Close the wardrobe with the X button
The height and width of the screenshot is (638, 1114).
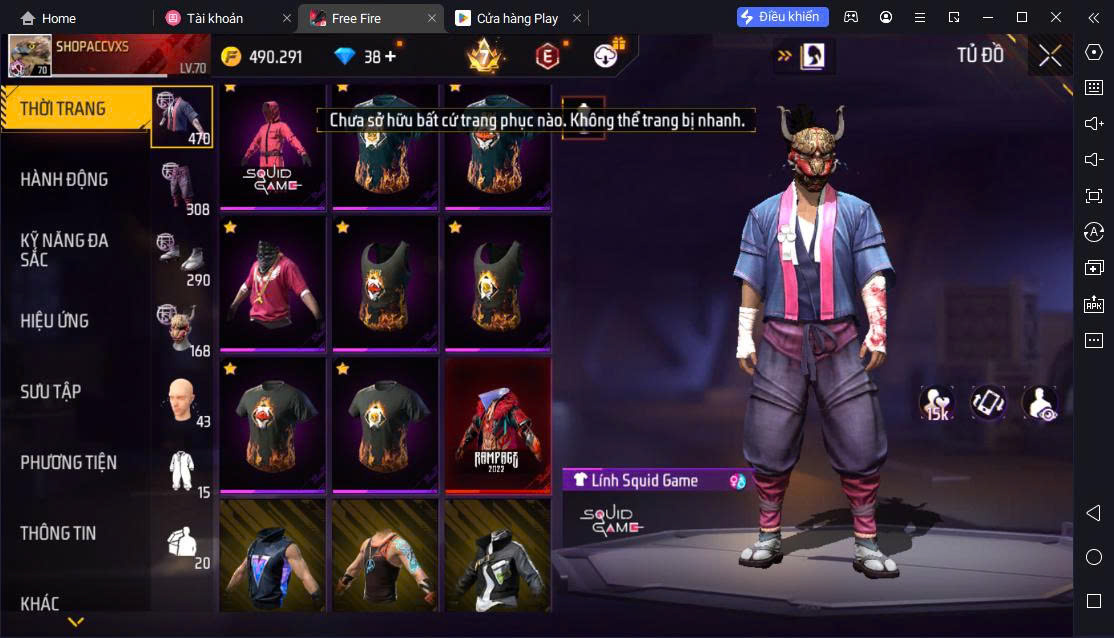point(1049,56)
